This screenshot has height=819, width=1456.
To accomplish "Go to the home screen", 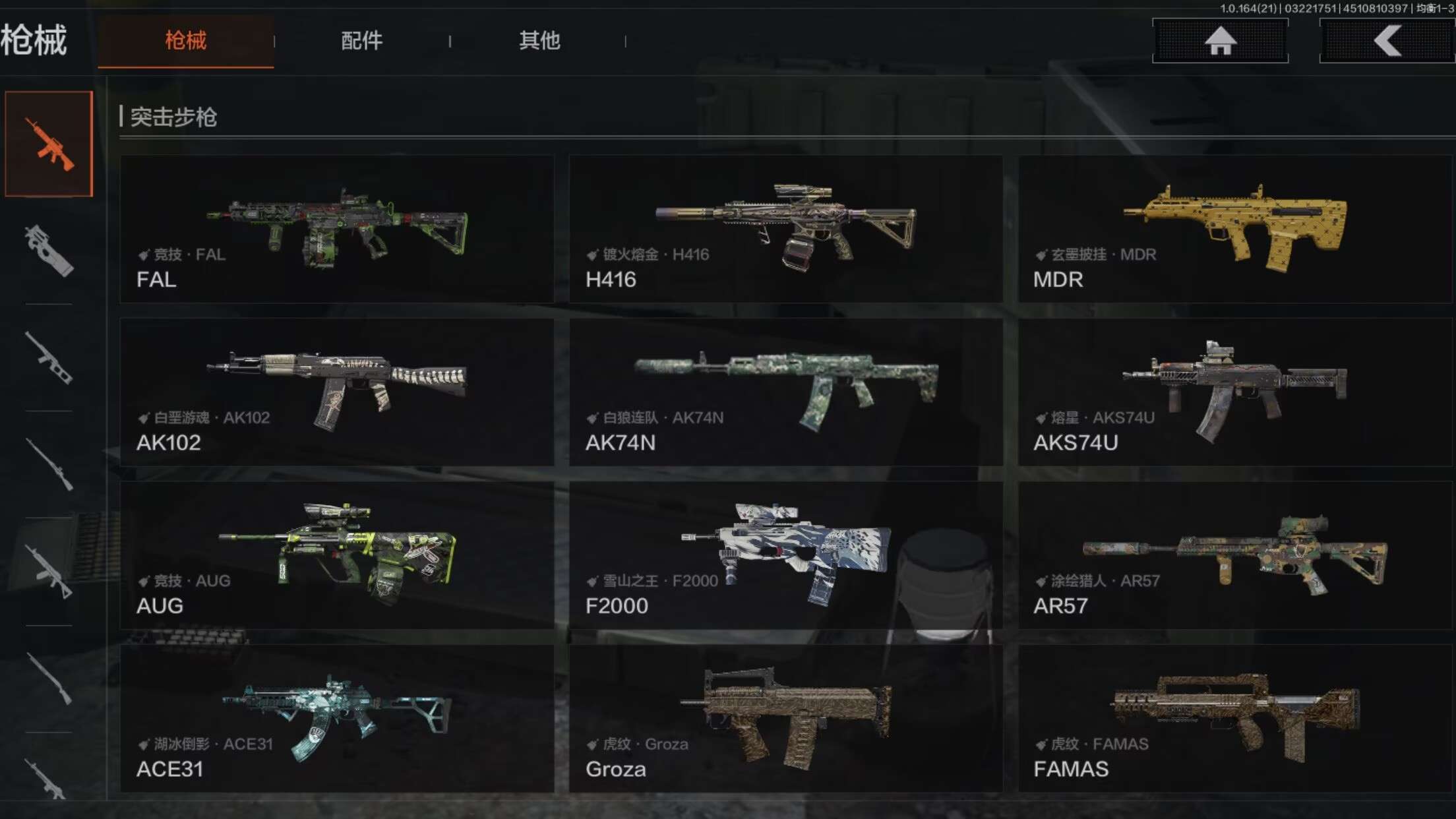I will click(x=1220, y=41).
